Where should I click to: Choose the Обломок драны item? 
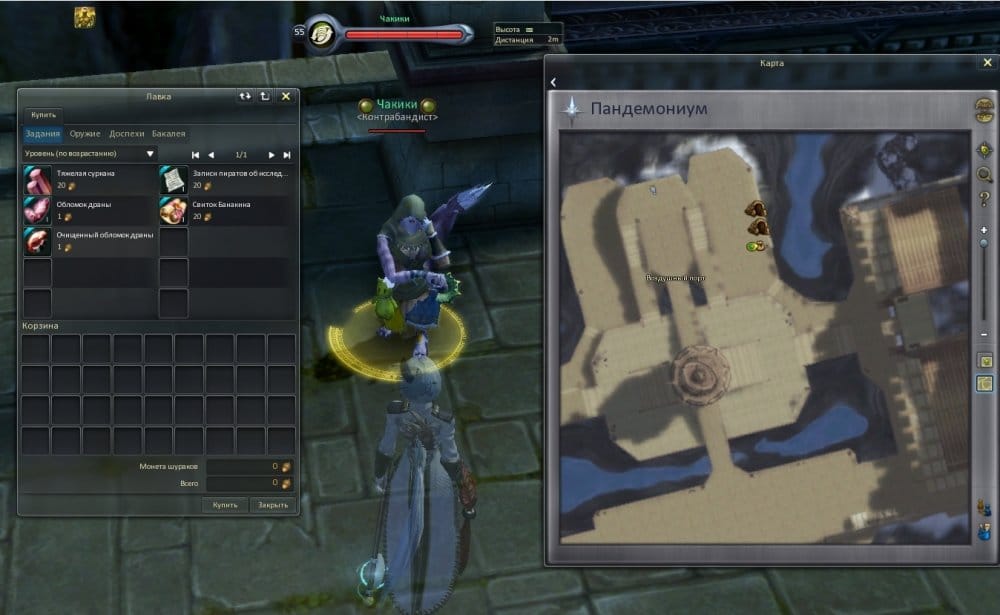37,210
